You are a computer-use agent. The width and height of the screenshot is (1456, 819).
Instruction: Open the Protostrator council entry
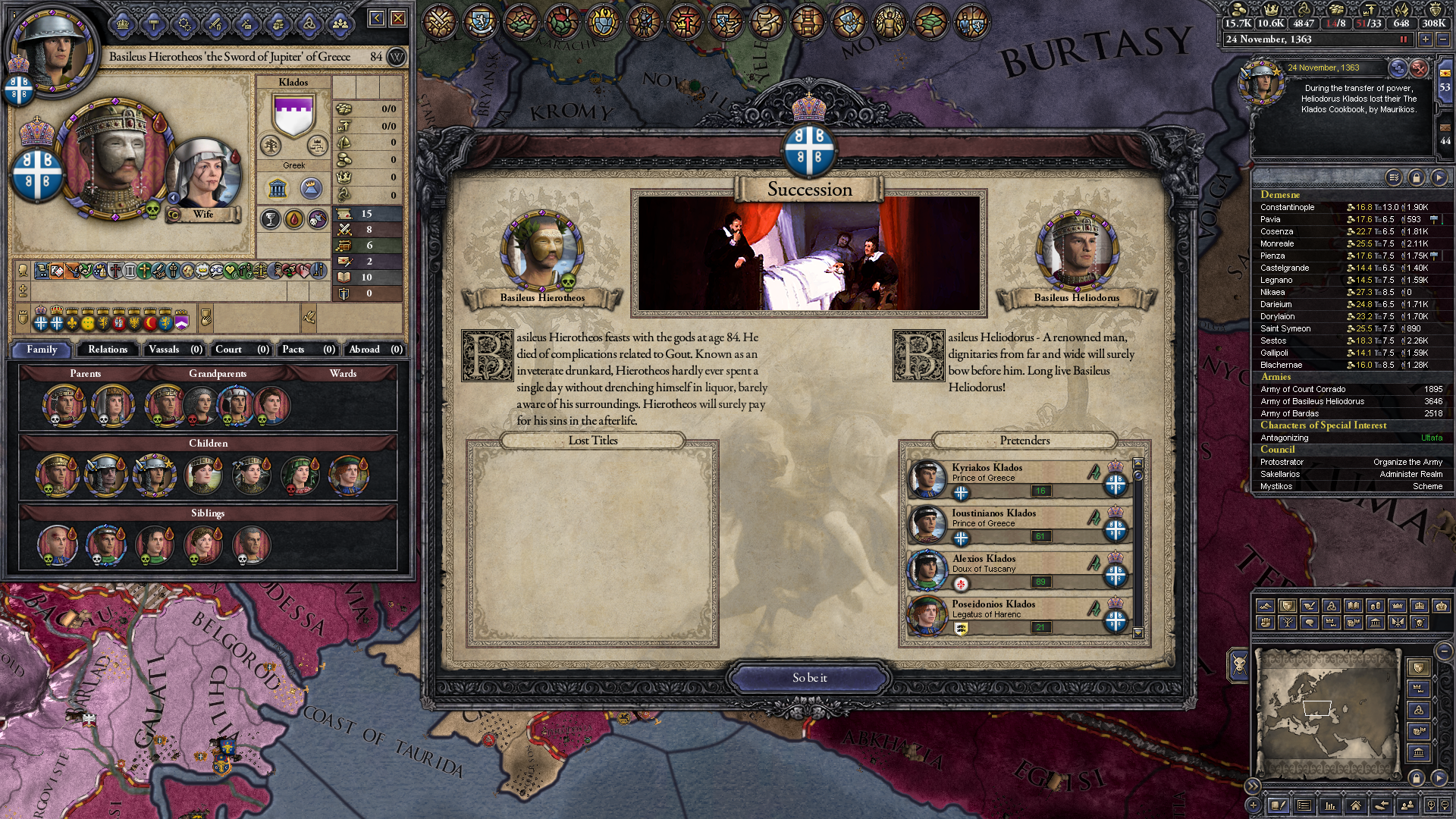1282,462
